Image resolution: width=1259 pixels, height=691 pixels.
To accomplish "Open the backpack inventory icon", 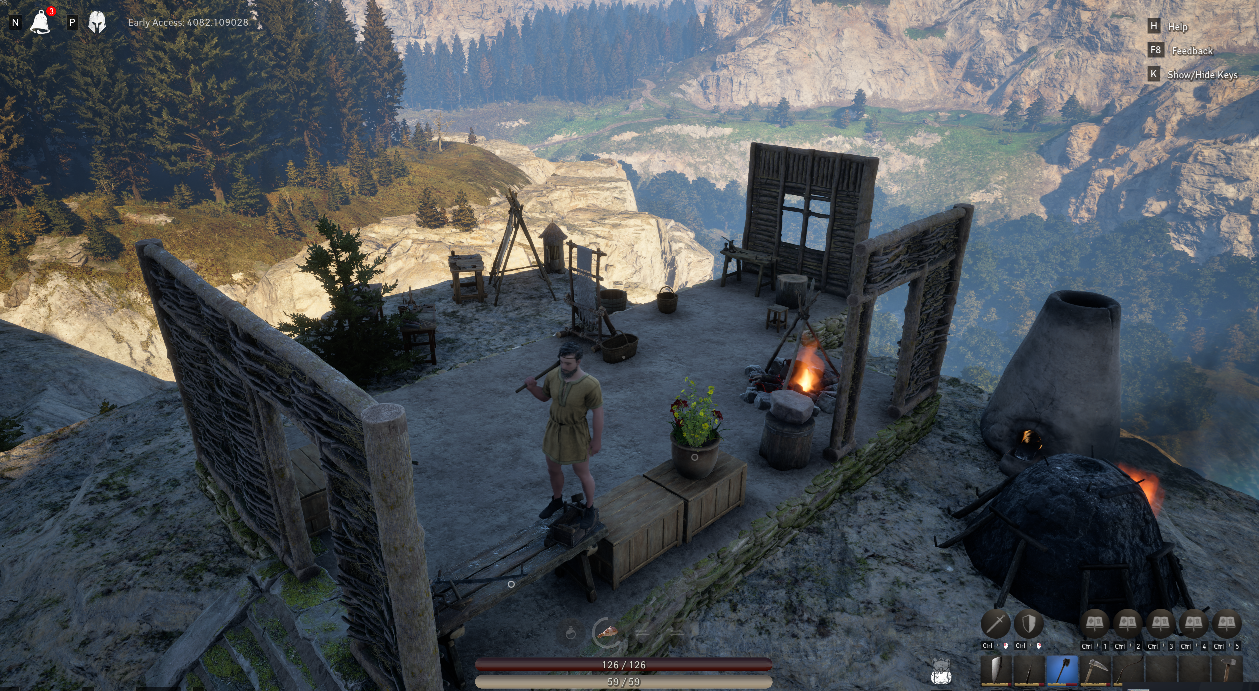I will coord(940,673).
